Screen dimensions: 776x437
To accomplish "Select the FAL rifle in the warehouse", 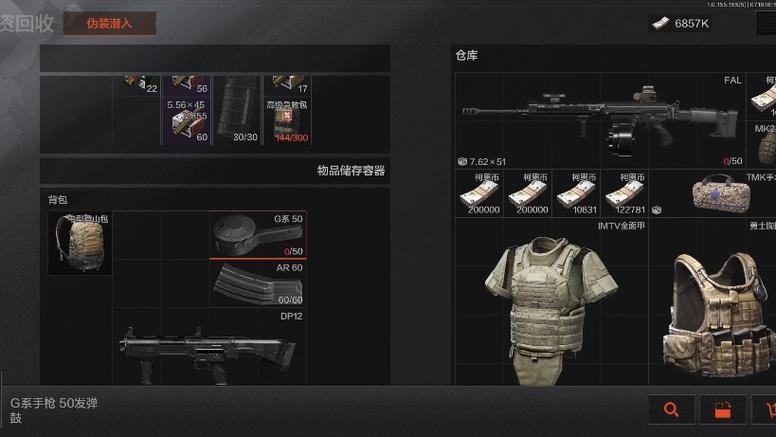I will tap(600, 119).
